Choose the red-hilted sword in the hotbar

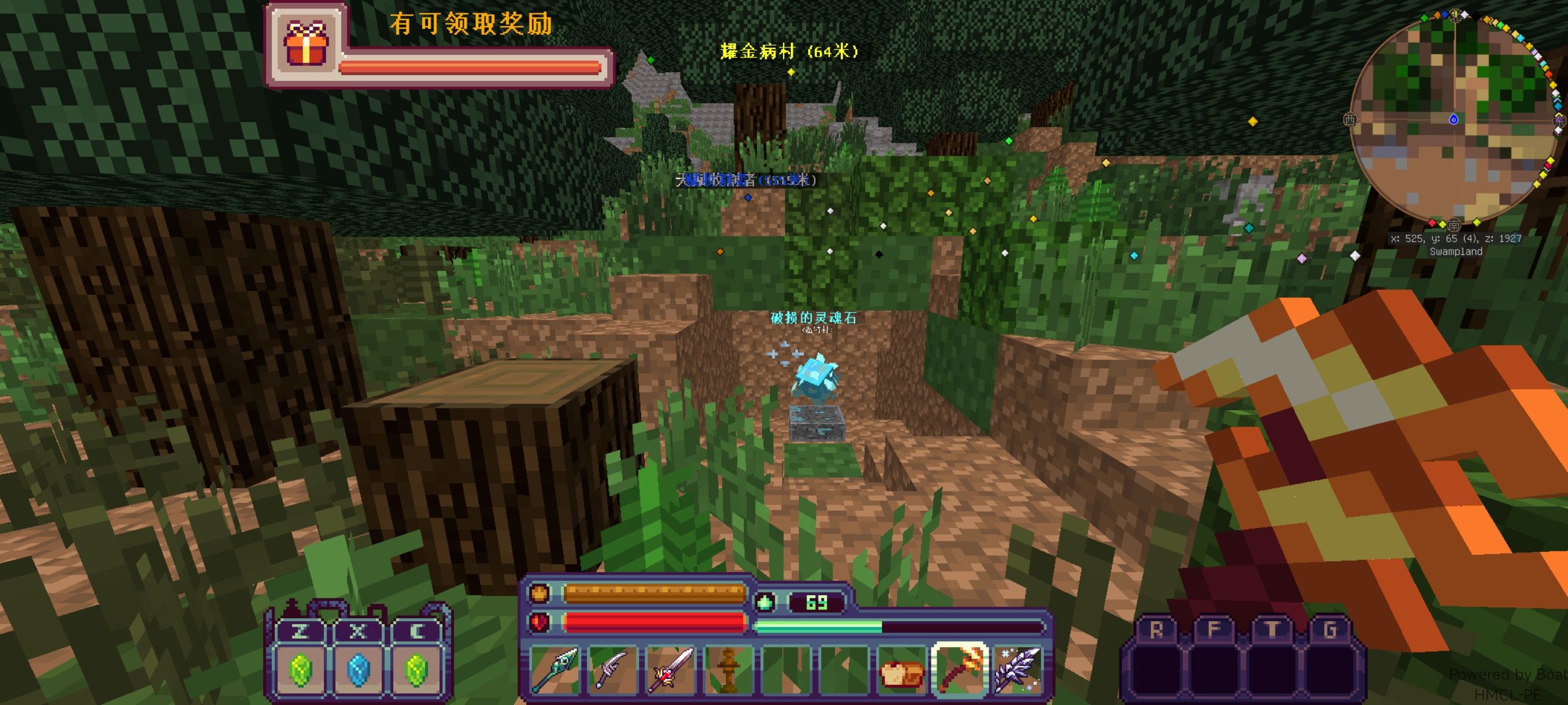point(670,670)
